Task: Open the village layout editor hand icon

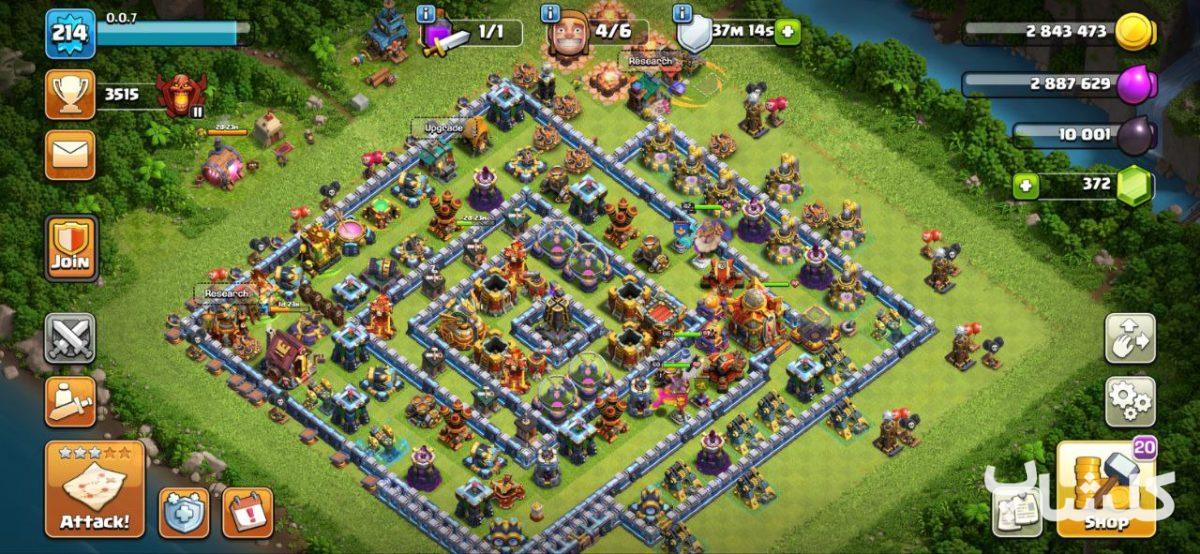Action: tap(1129, 339)
